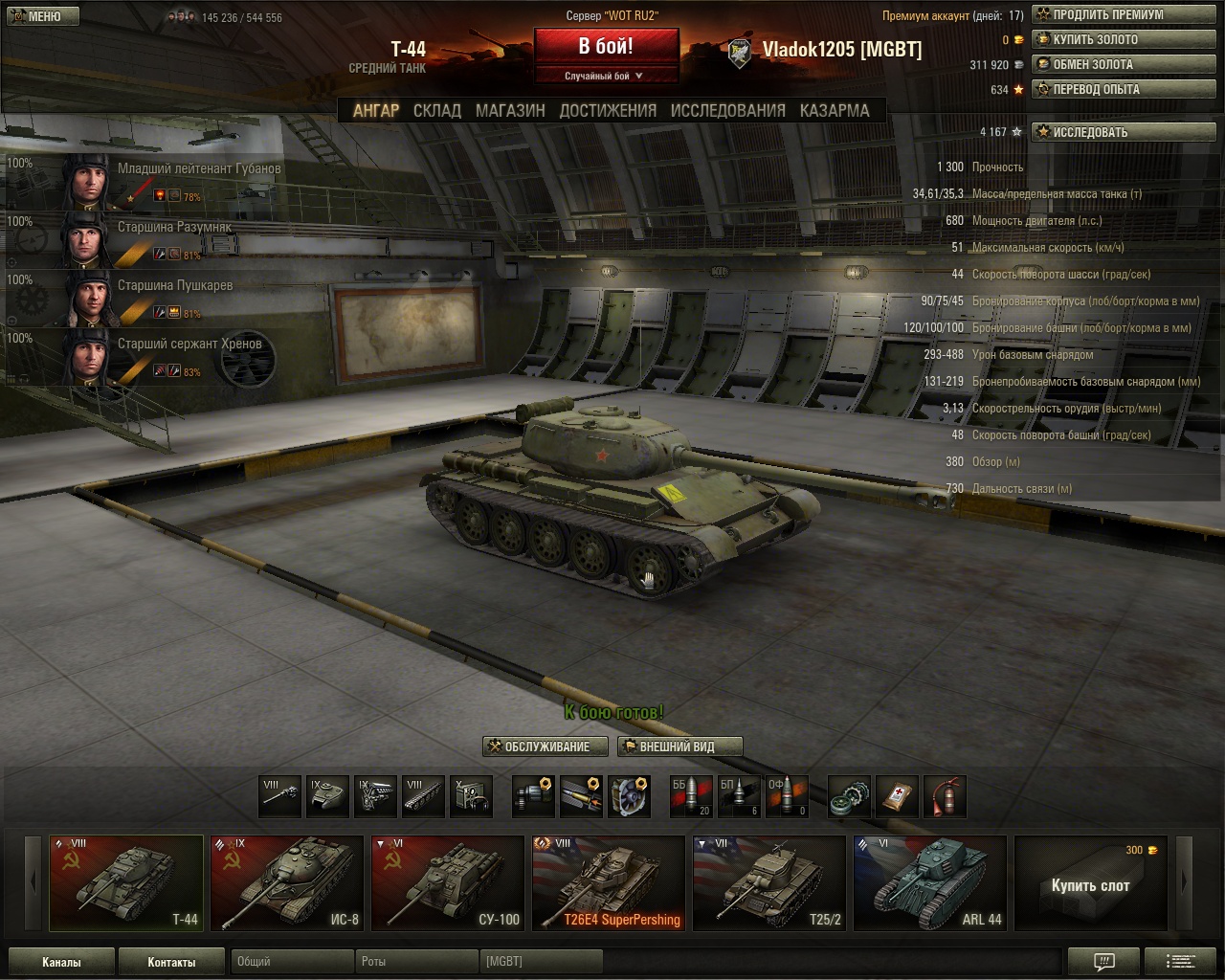Open Внешний вид customization
This screenshot has height=980, width=1225.
tap(679, 746)
